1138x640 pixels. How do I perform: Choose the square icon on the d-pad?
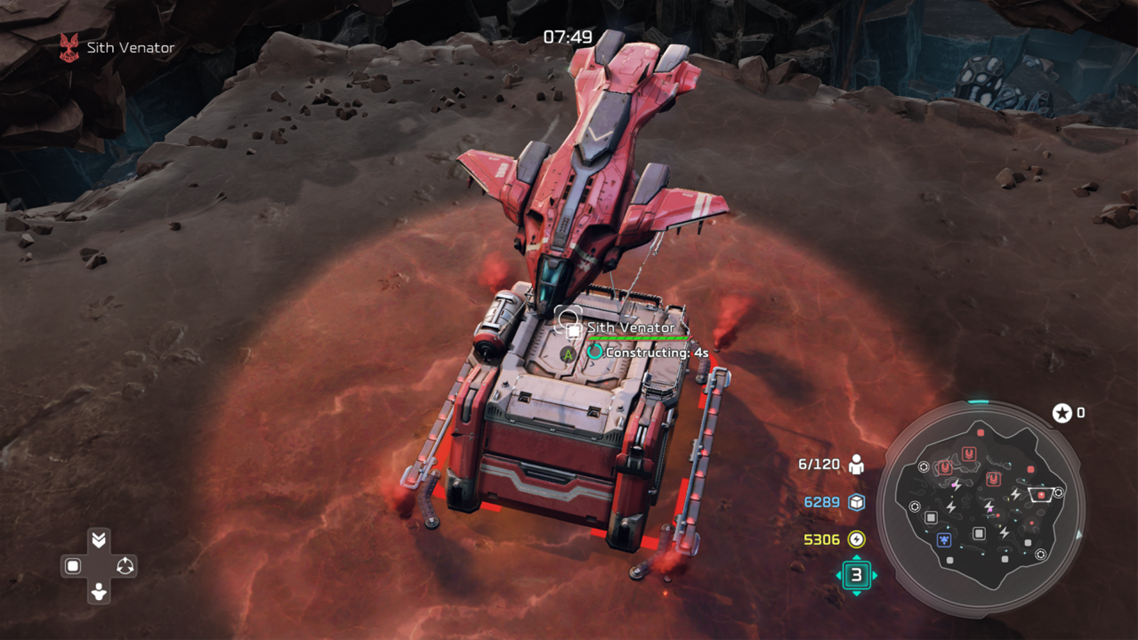pos(73,566)
